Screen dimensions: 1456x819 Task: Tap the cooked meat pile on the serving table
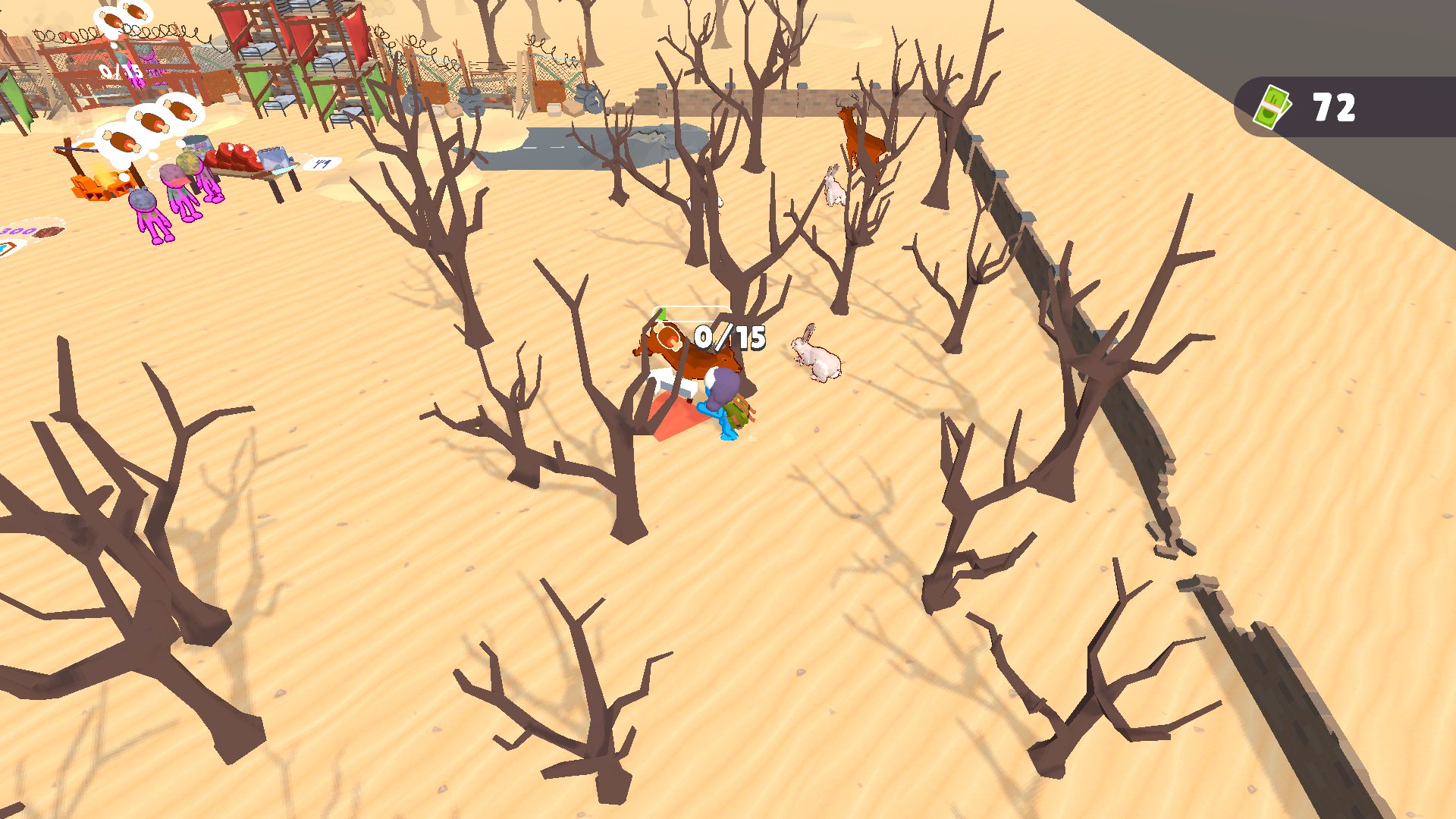236,157
